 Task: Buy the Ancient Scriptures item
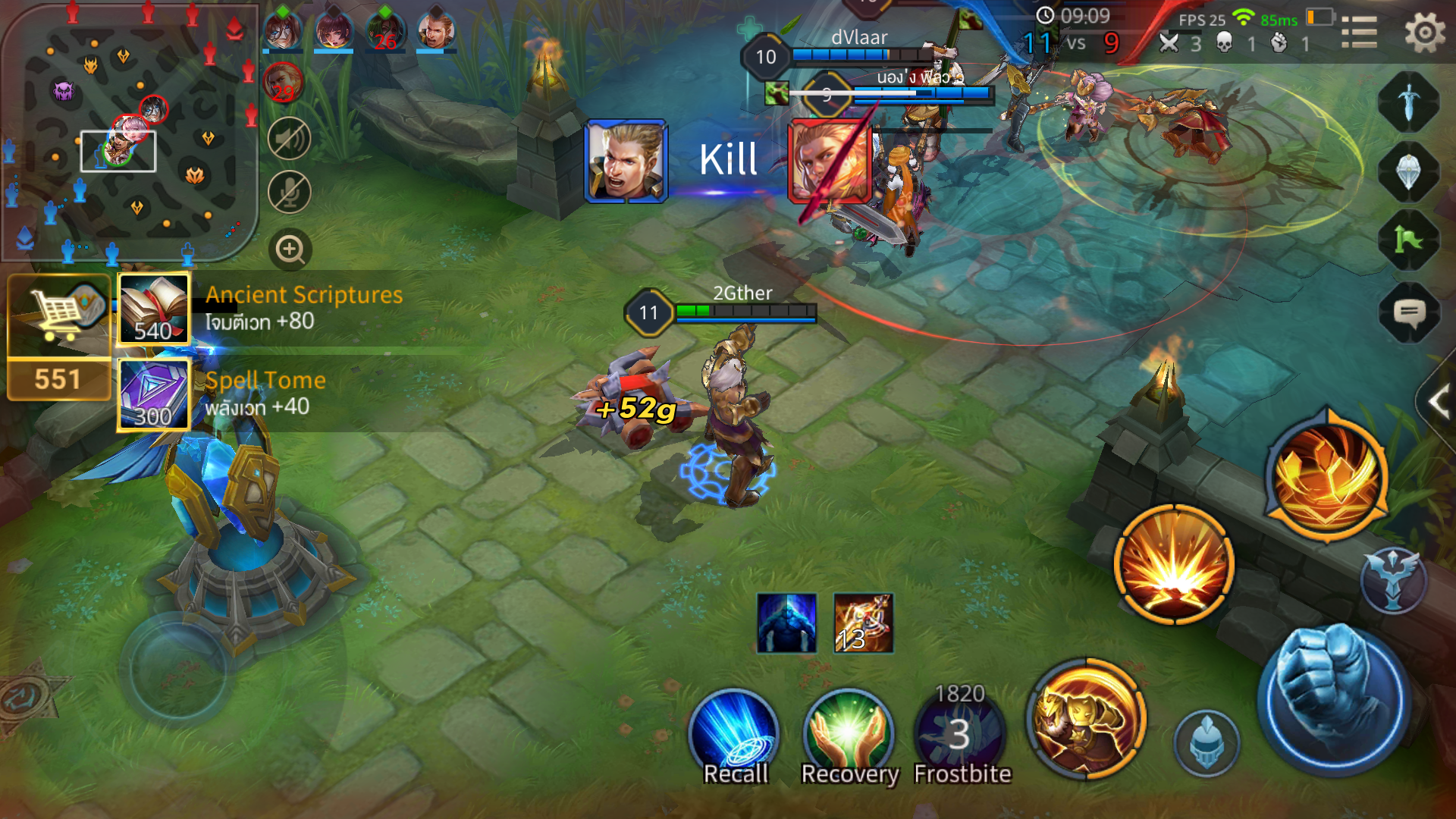click(153, 309)
